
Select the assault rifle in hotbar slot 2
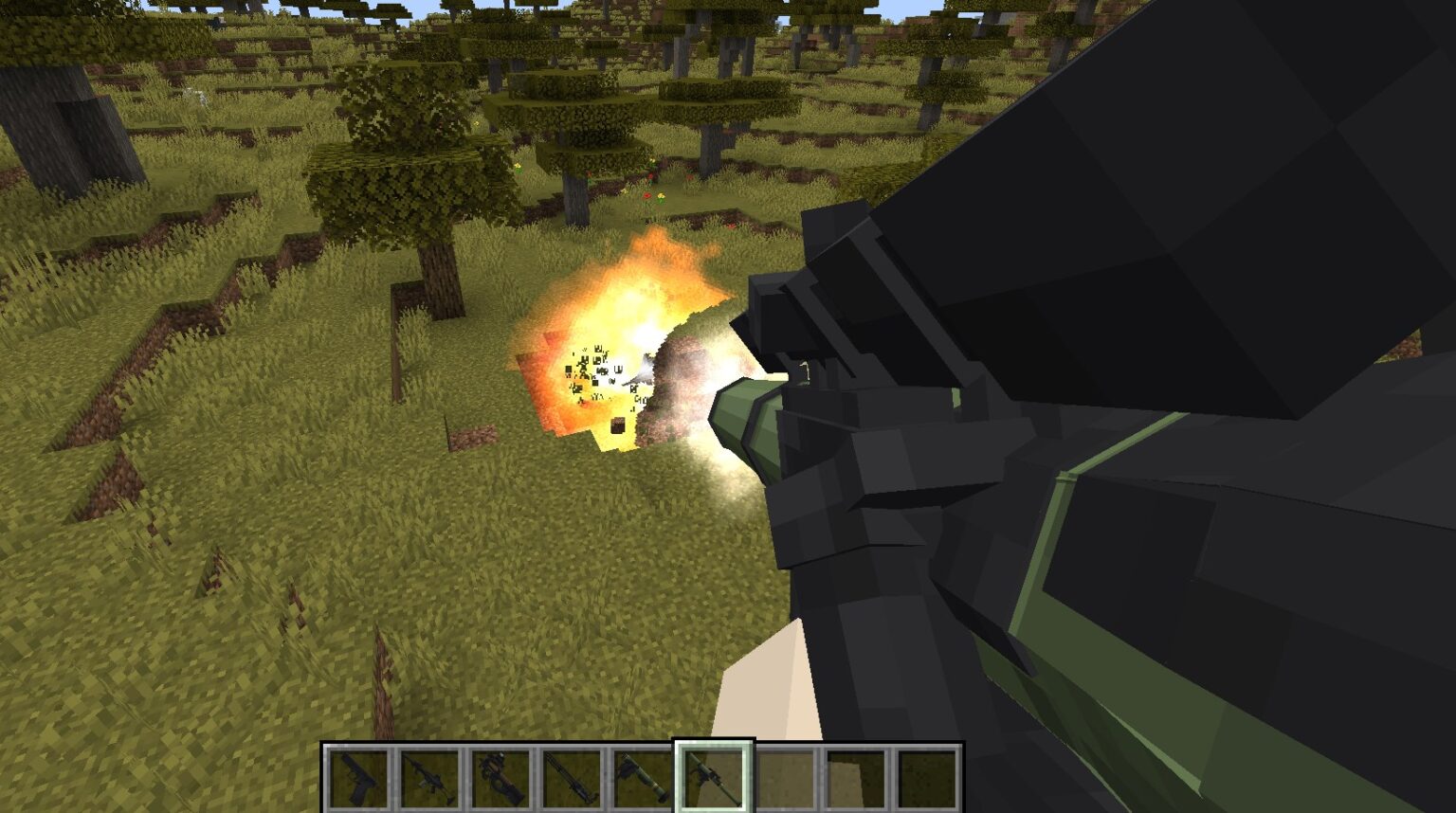point(428,777)
